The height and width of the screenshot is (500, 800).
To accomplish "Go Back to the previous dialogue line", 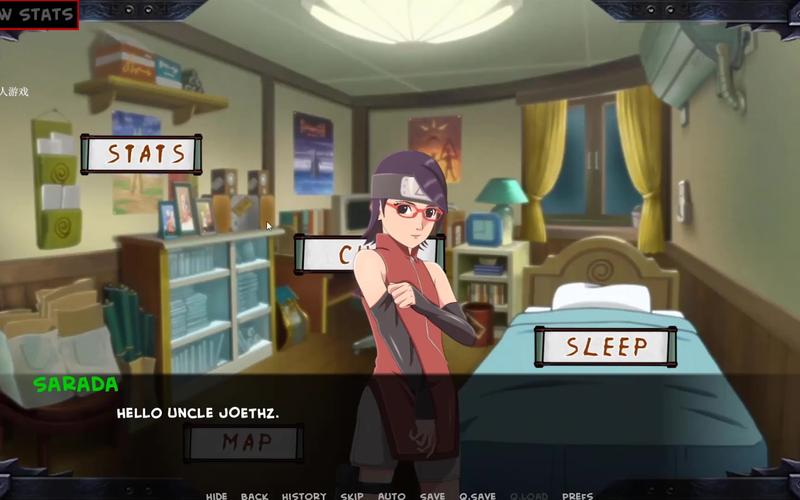I will click(254, 495).
